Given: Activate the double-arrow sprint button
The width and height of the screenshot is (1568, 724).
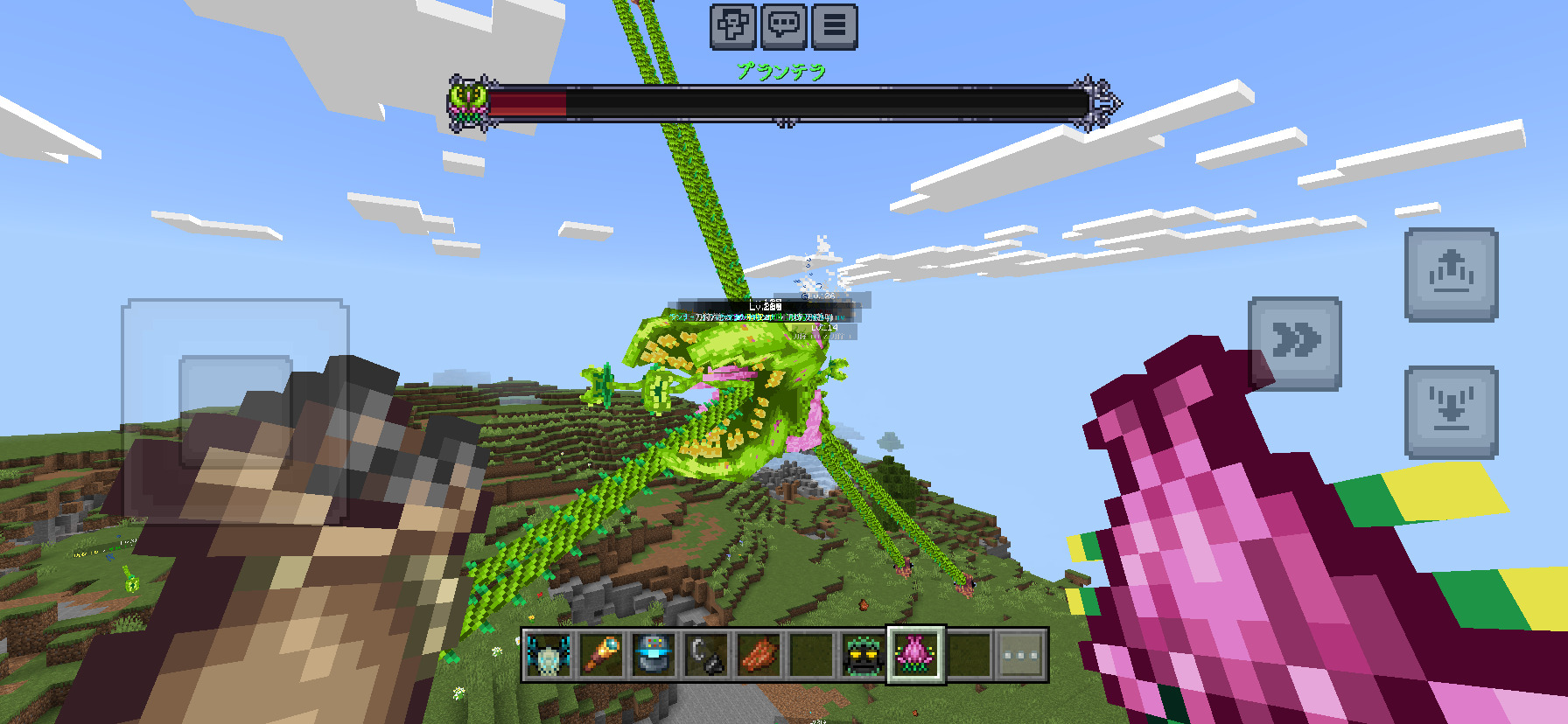Looking at the screenshot, I should 1295,343.
